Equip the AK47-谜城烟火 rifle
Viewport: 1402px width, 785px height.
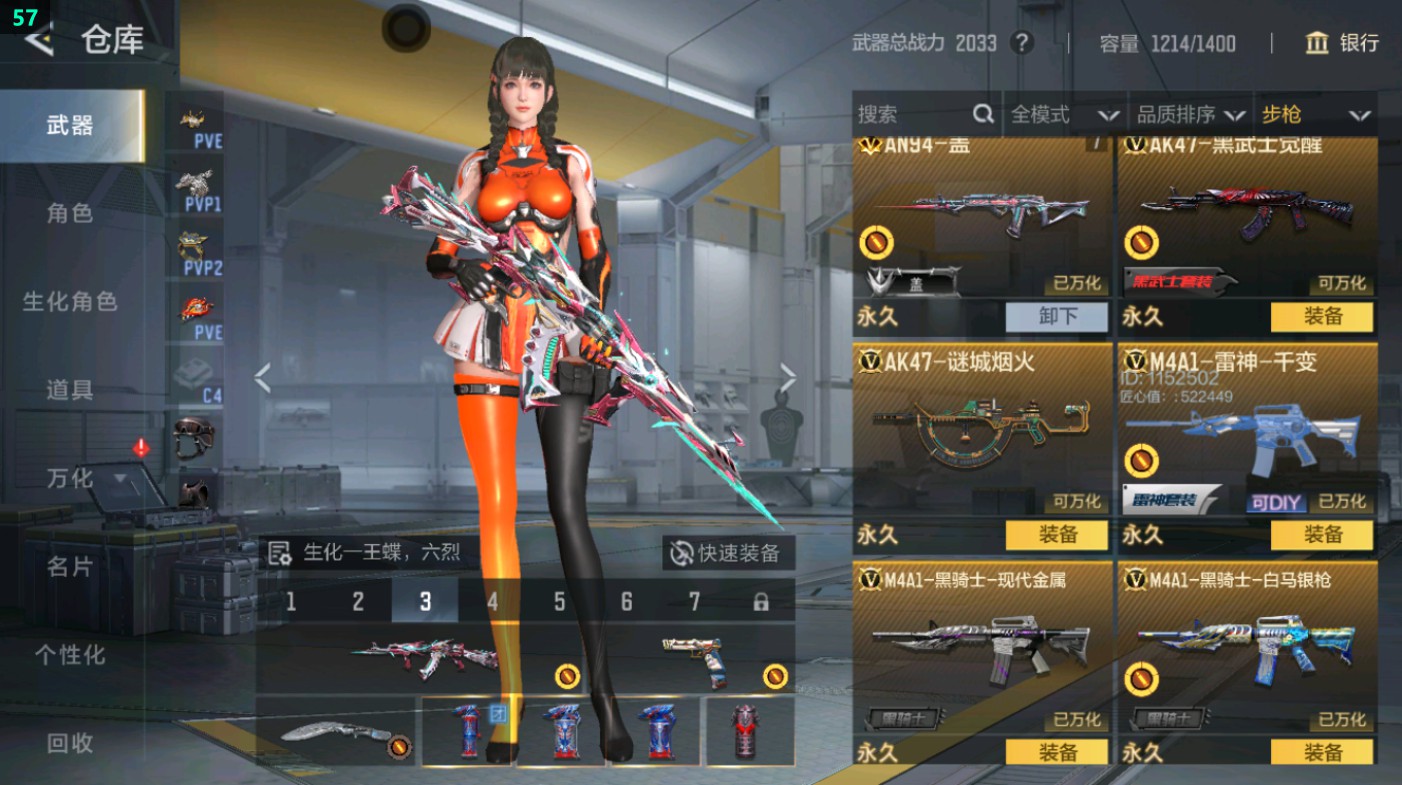pyautogui.click(x=1057, y=535)
